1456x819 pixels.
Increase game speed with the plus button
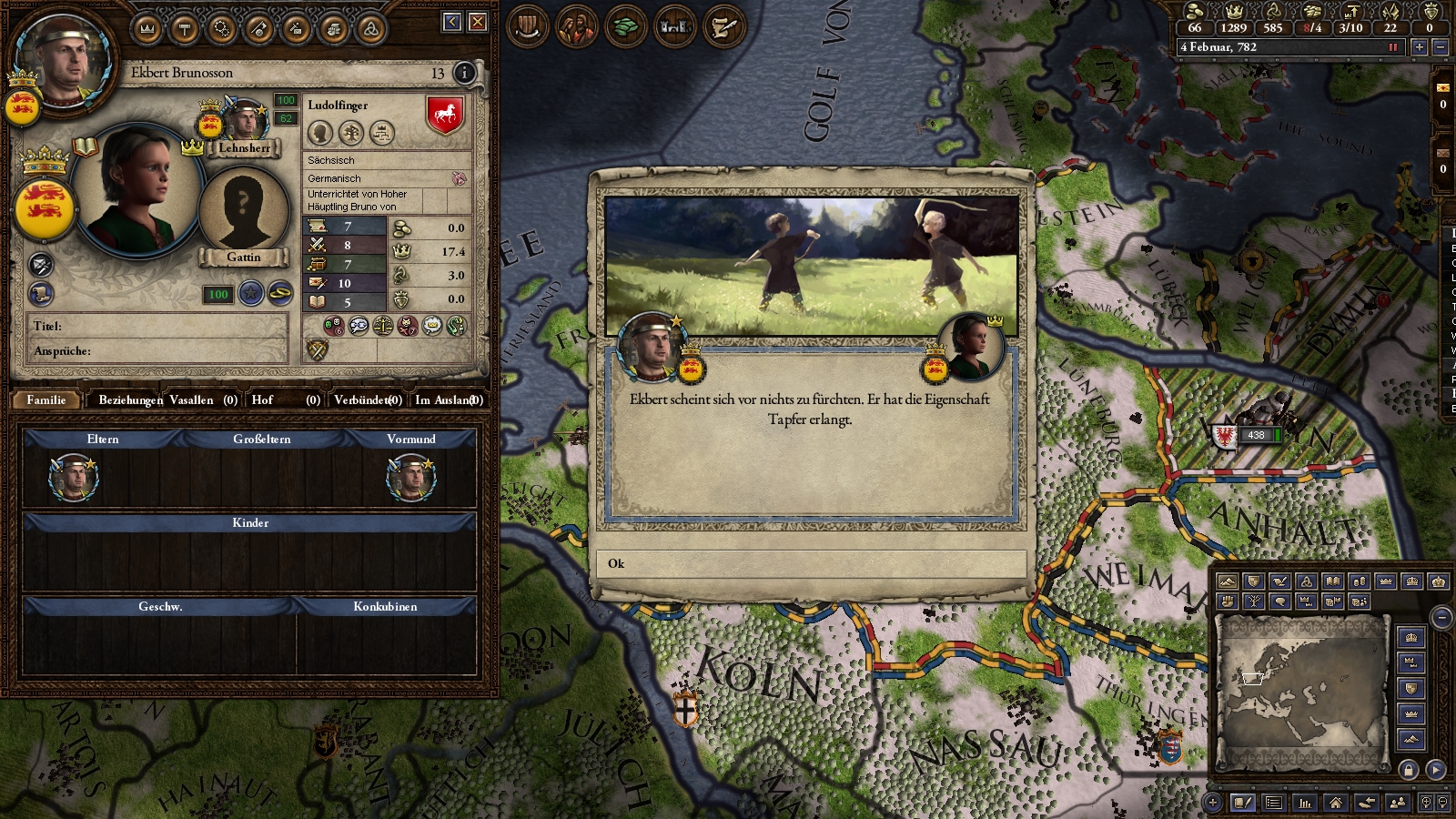[1419, 46]
